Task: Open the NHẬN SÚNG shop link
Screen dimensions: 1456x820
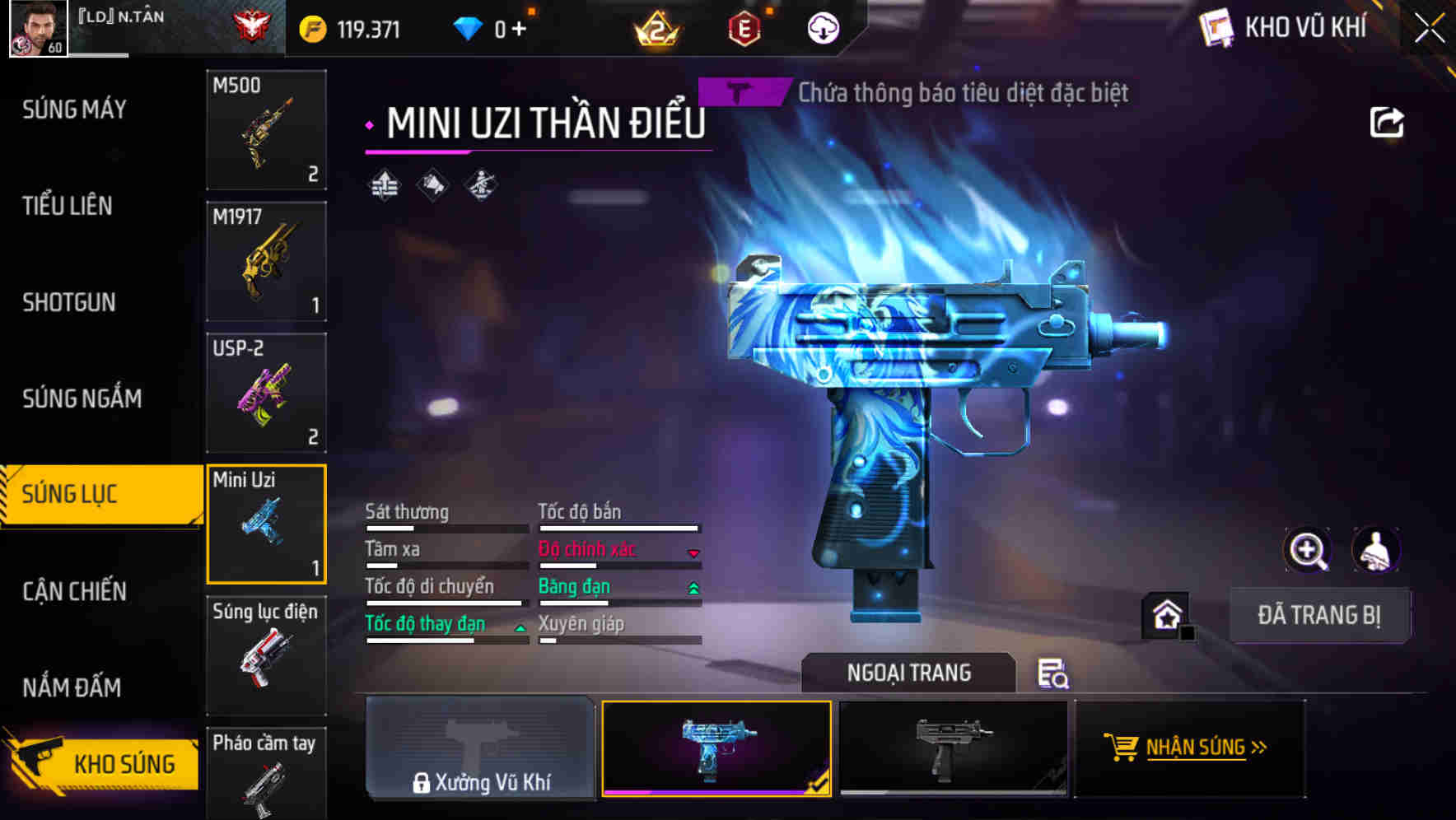Action: coord(1189,748)
